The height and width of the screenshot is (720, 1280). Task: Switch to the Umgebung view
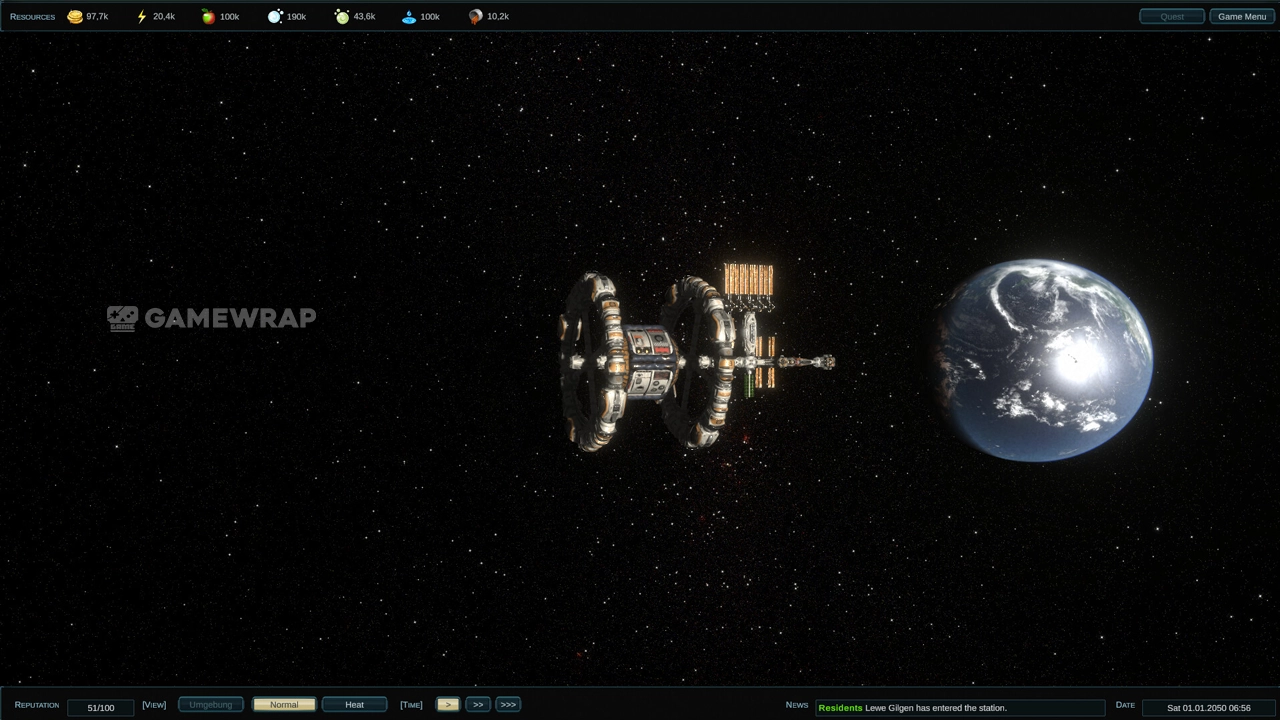[x=211, y=705]
